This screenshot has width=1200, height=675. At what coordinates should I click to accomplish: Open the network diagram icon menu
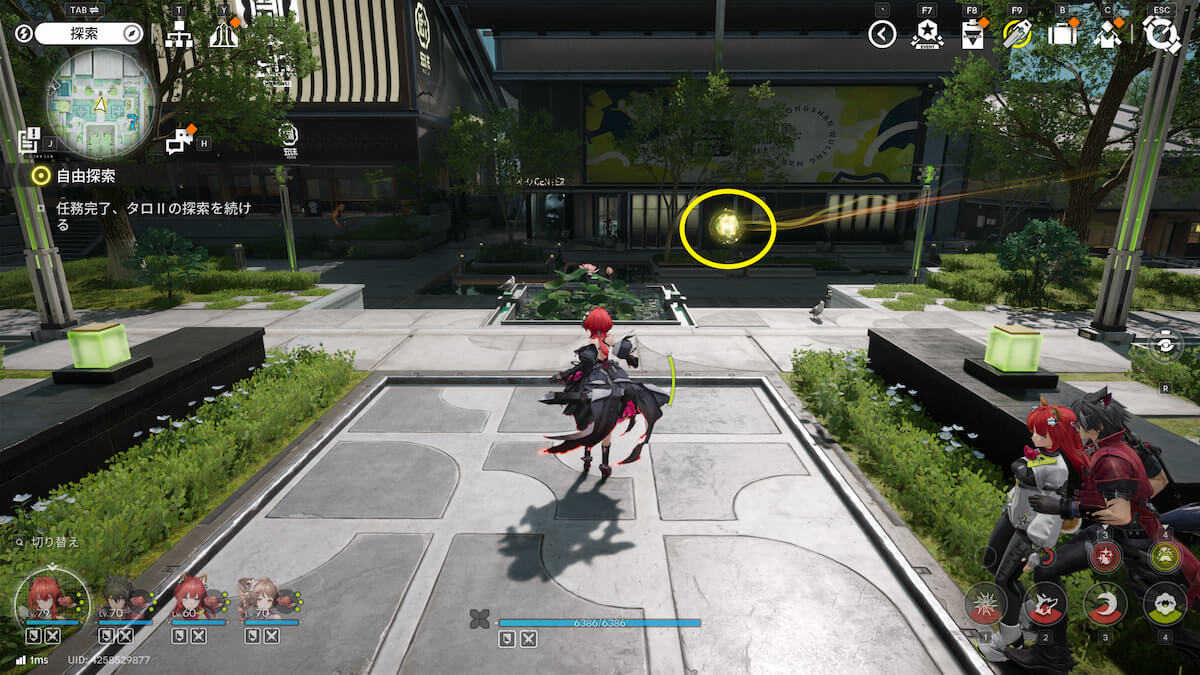click(x=180, y=36)
